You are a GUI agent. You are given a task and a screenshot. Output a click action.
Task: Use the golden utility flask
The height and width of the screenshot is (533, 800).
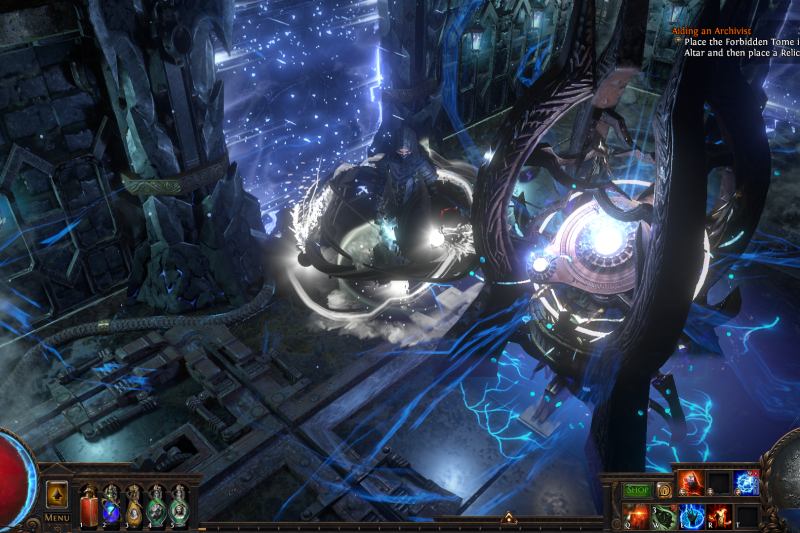[134, 503]
